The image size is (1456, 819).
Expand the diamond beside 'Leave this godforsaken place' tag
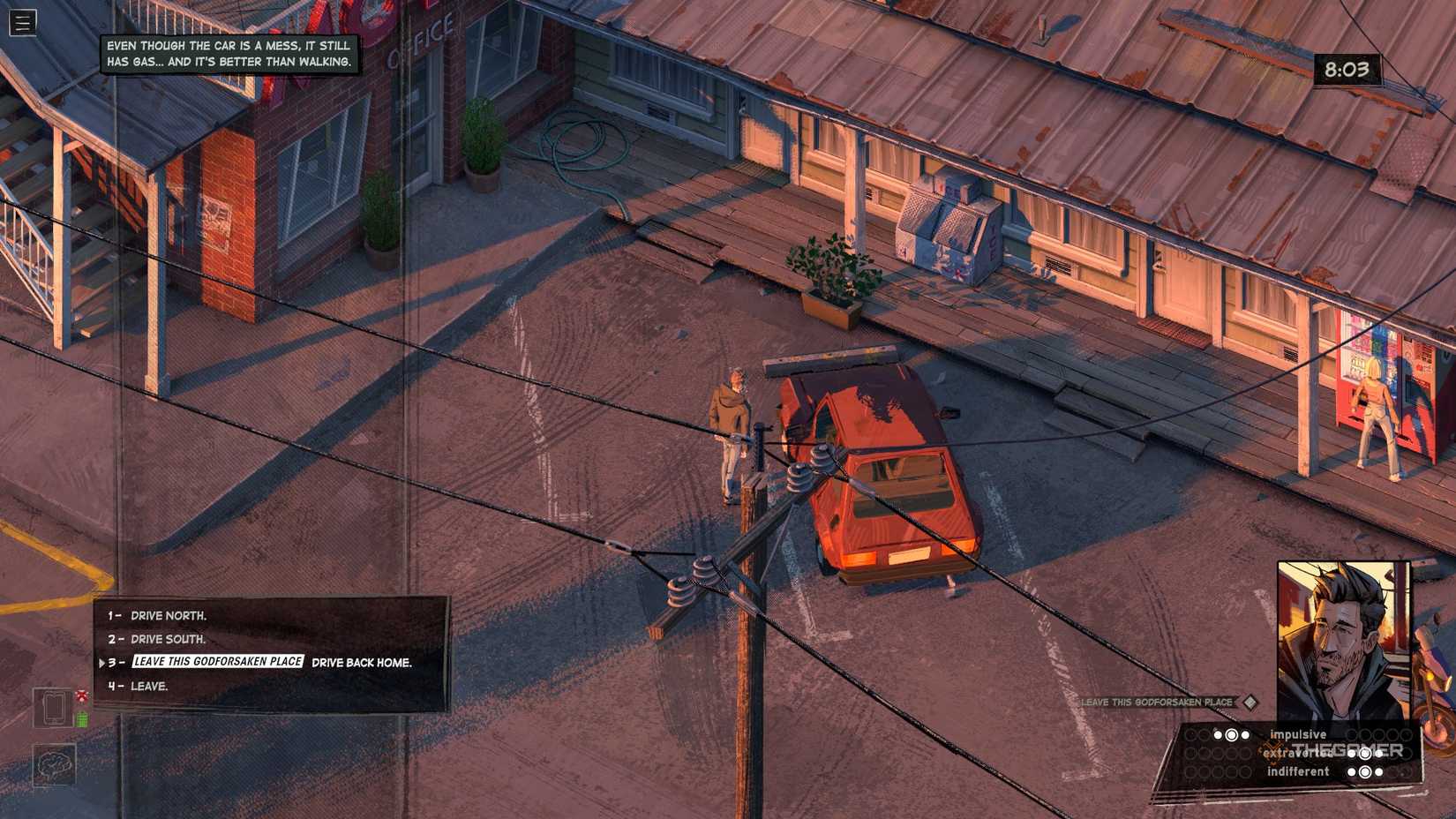tap(1248, 702)
